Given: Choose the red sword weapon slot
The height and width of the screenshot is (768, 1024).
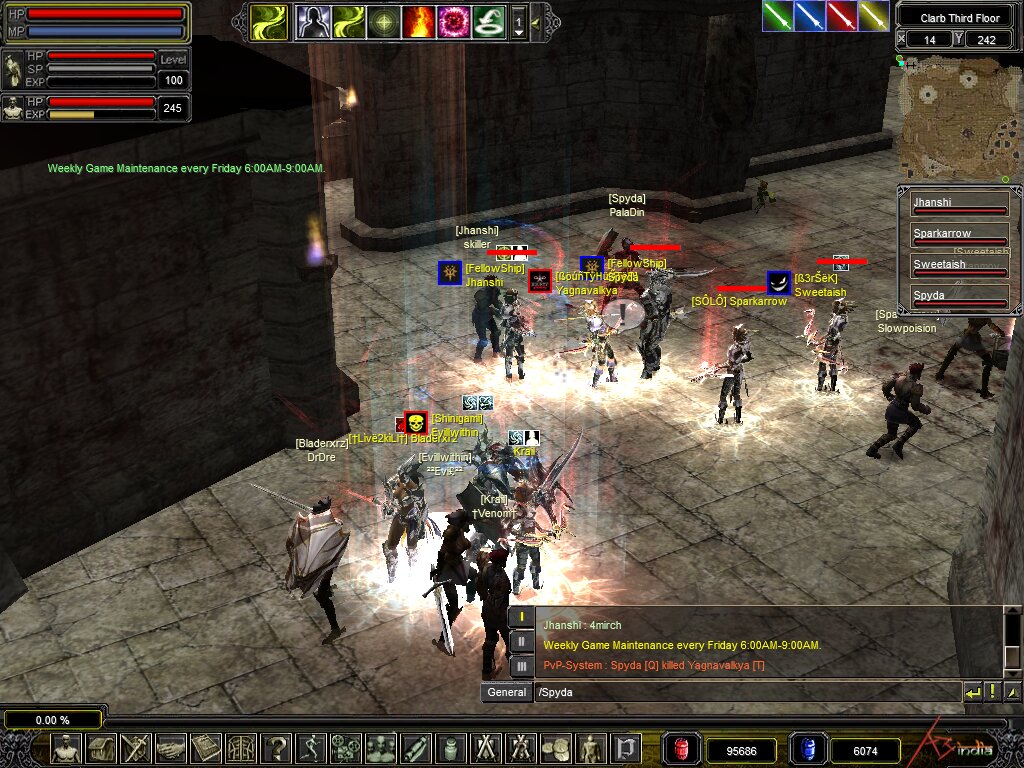Looking at the screenshot, I should (x=841, y=15).
